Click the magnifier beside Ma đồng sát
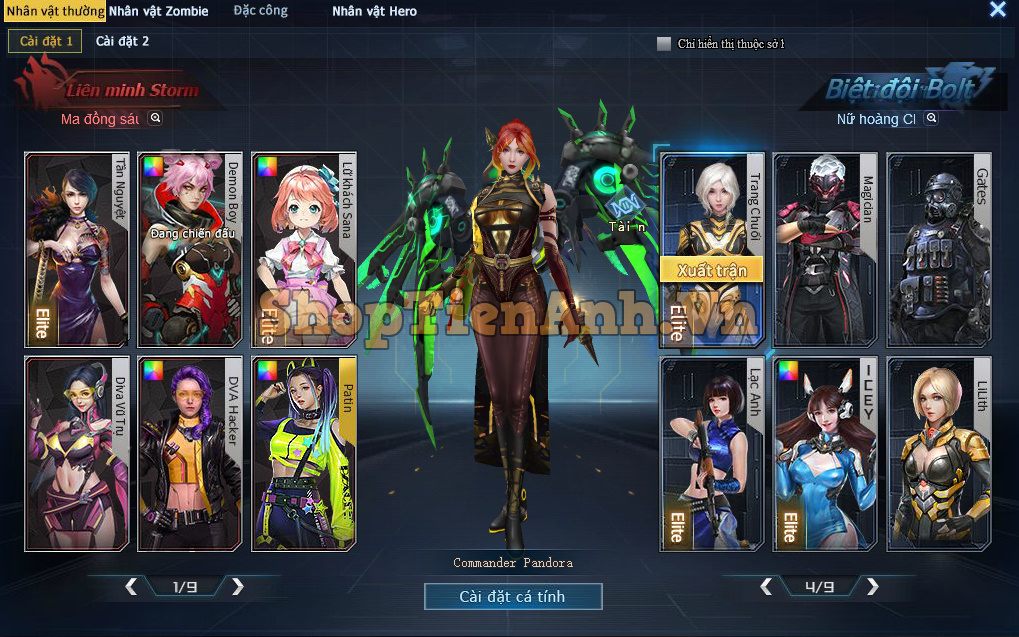 [155, 118]
